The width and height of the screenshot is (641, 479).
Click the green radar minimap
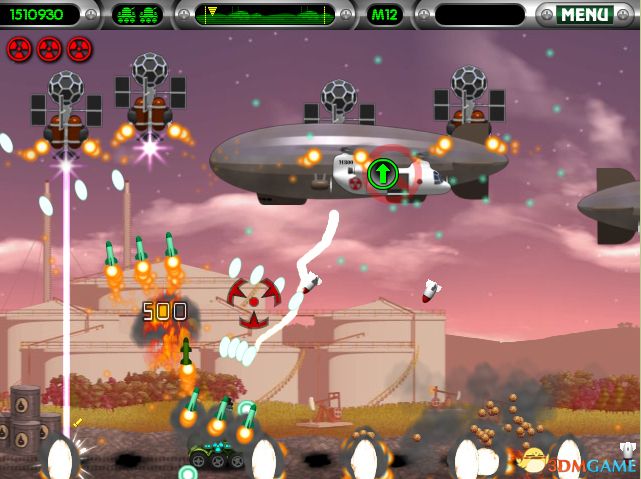click(x=266, y=15)
